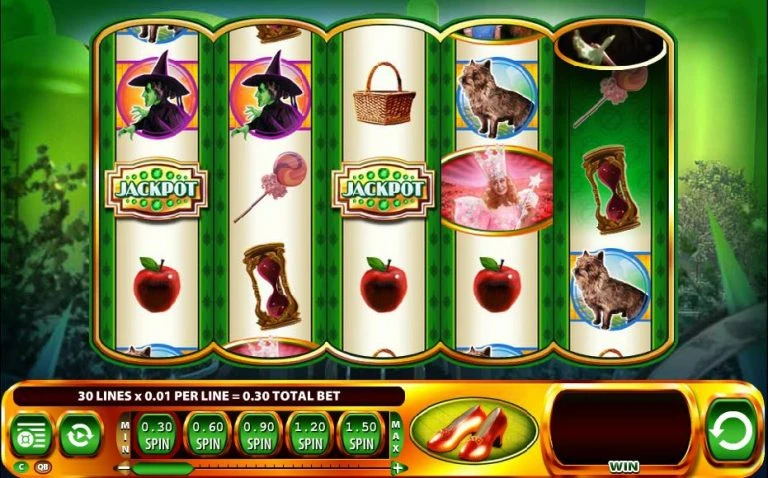The width and height of the screenshot is (768, 478).
Task: Spin with the 0.30 bet button
Action: click(x=156, y=434)
